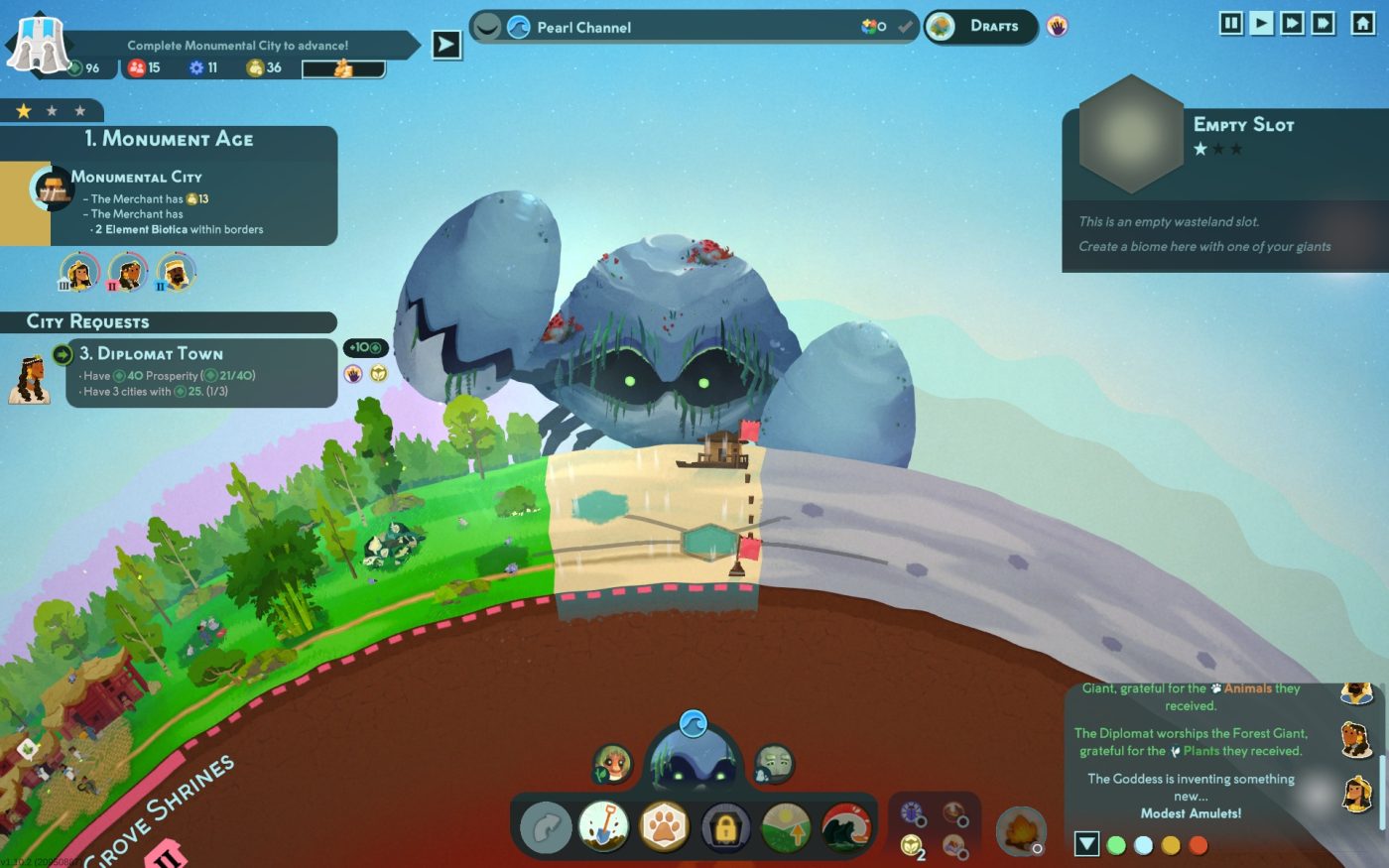1389x868 pixels.
Task: Open the Monumental City objective
Action: pyautogui.click(x=169, y=202)
